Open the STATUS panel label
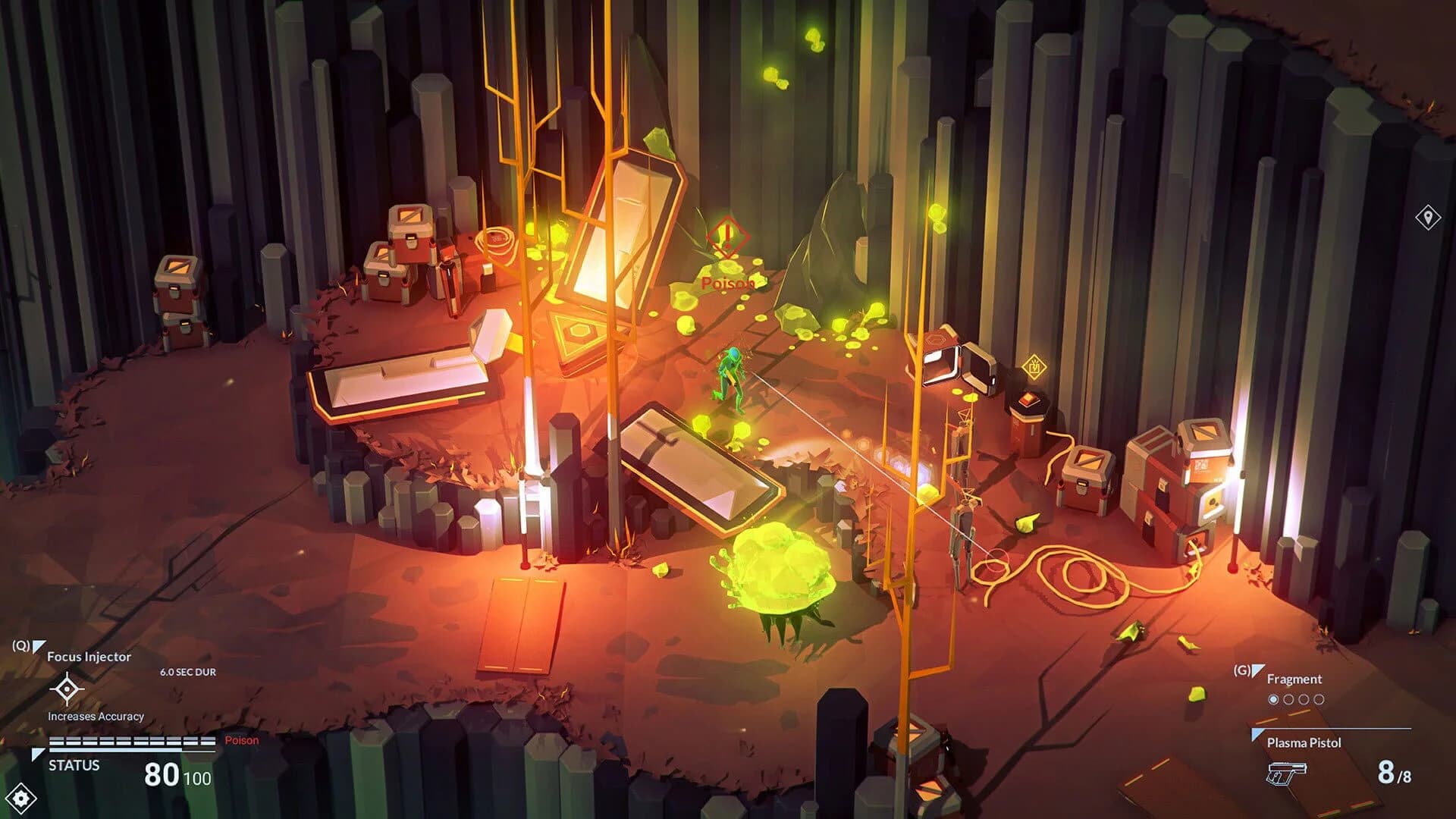1456x819 pixels. point(74,765)
